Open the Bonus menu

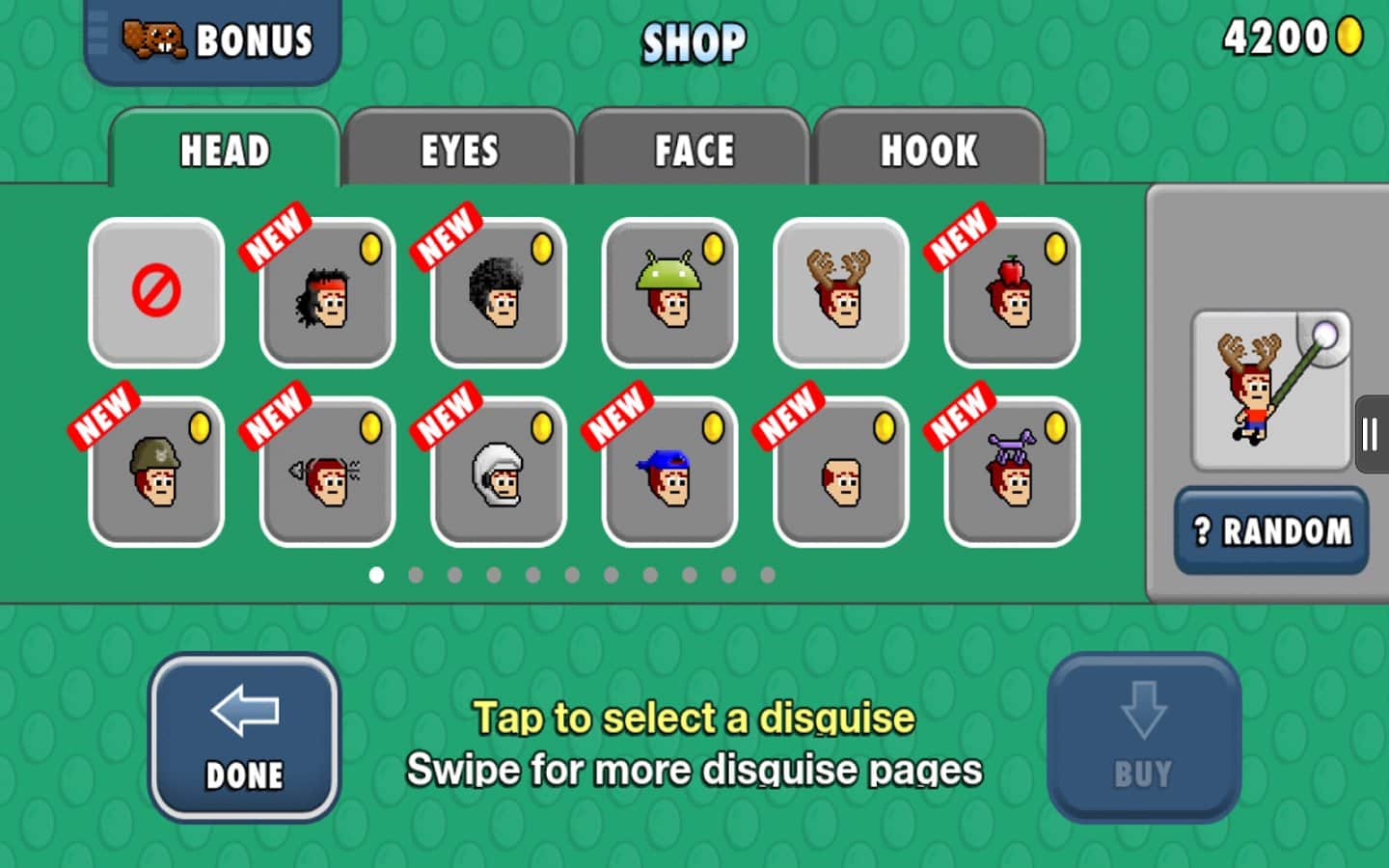click(213, 41)
